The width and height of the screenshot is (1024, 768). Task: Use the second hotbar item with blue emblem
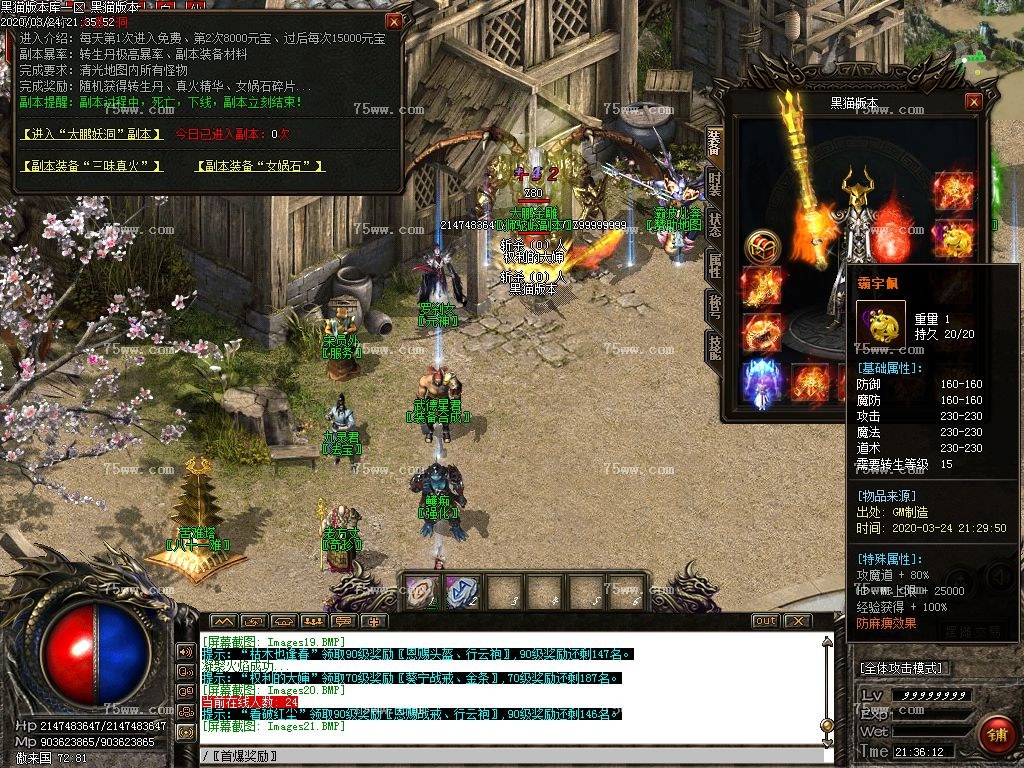point(461,590)
